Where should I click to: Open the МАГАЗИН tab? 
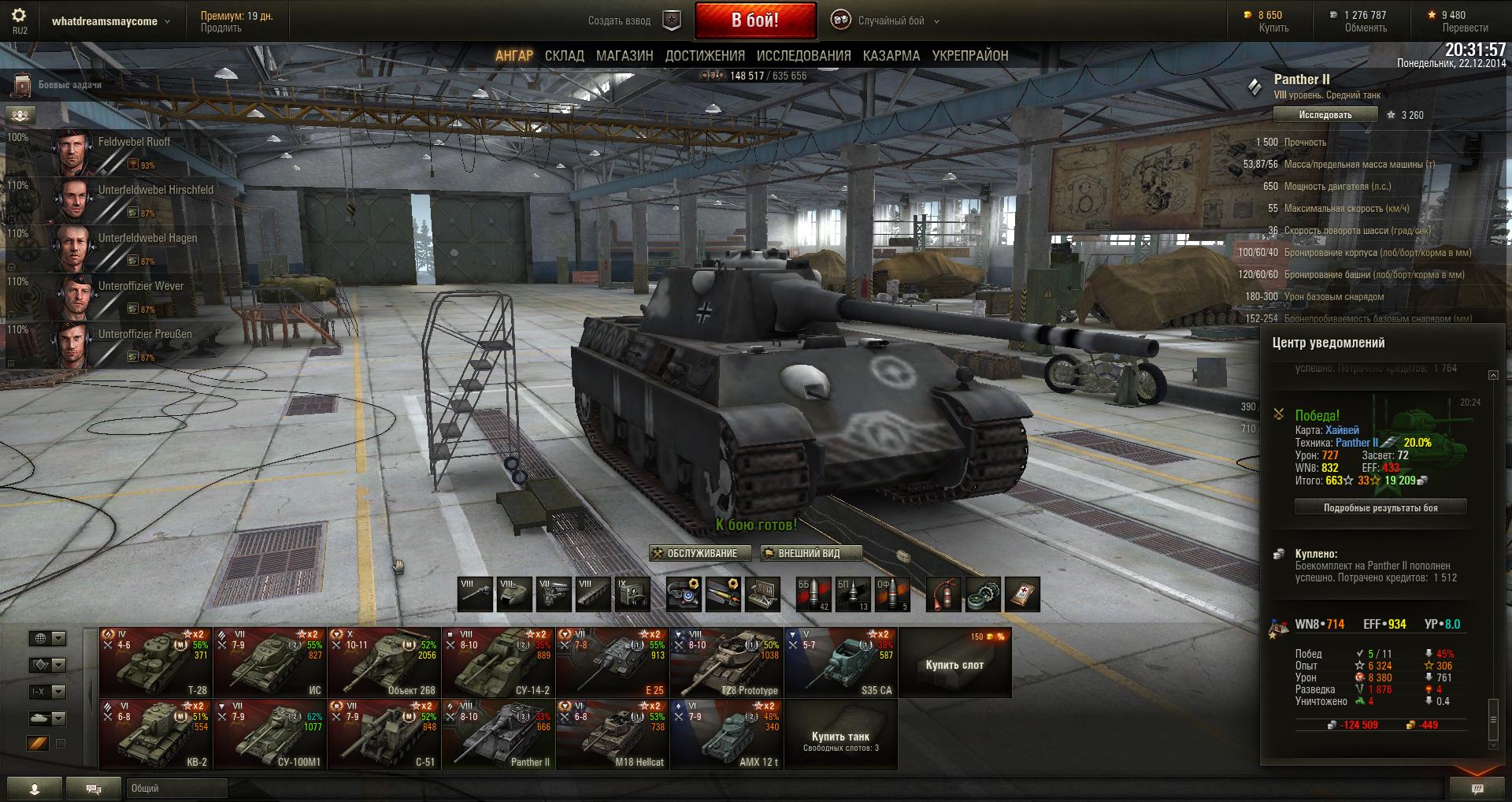624,56
